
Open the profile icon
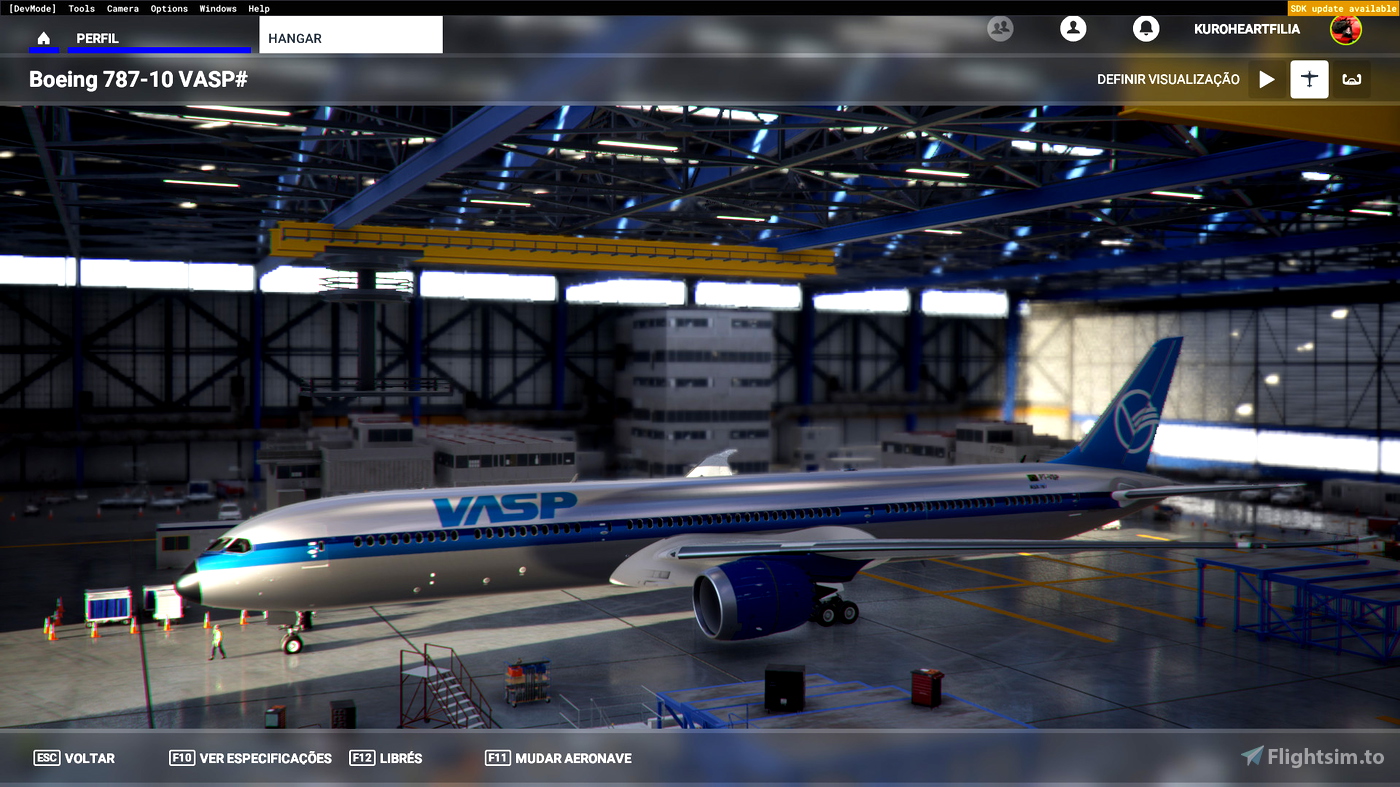click(1073, 29)
